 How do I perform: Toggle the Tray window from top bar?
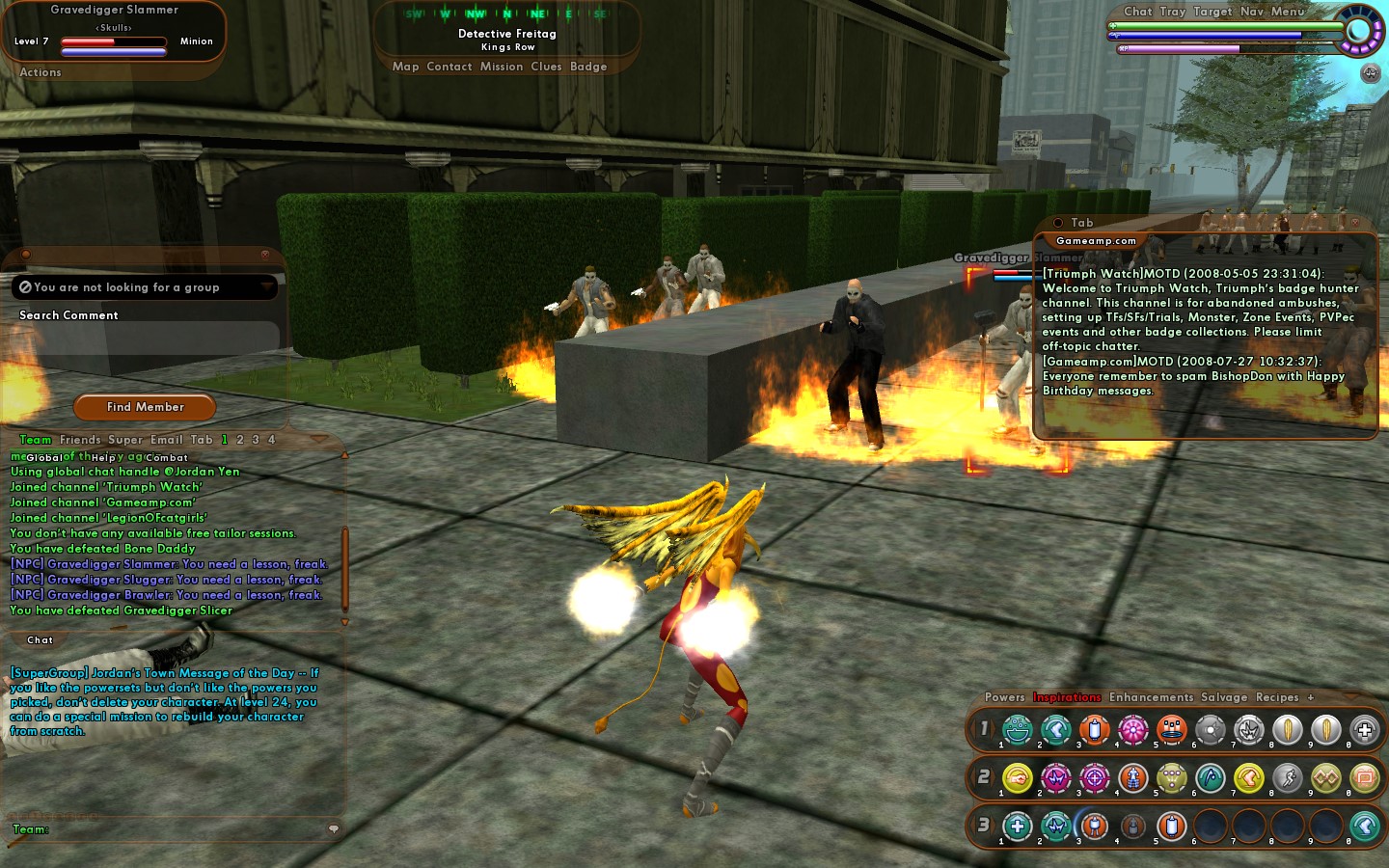click(x=1173, y=12)
